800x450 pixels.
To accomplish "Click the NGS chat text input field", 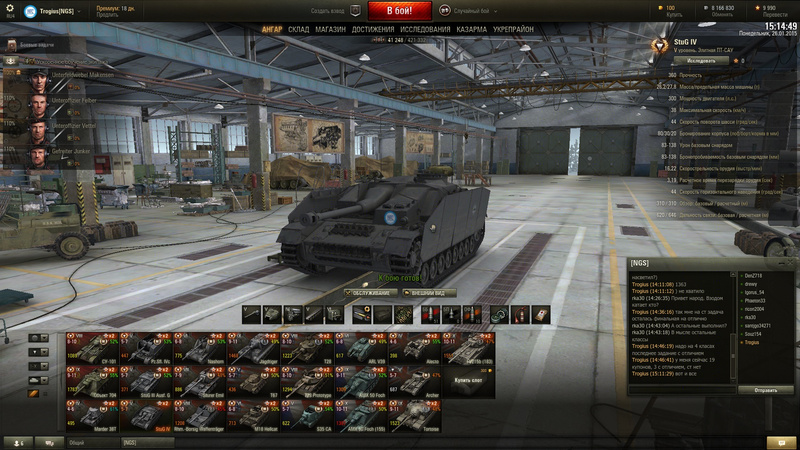I will 682,391.
